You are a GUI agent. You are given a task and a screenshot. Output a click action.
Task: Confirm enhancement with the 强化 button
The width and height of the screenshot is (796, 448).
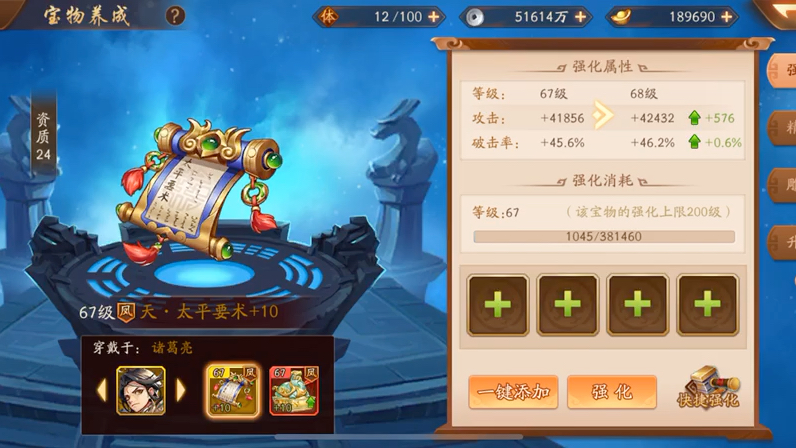[x=611, y=392]
